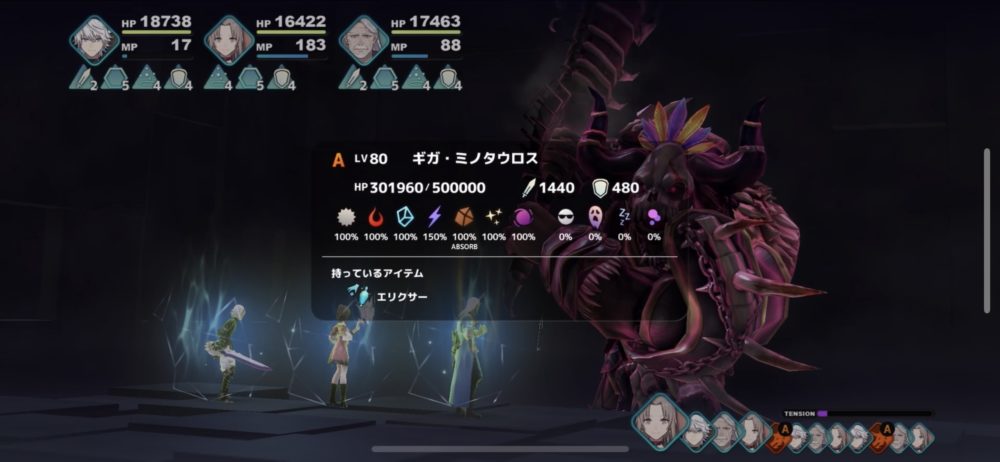
Task: Click the earth rock absorb icon
Action: click(x=464, y=217)
